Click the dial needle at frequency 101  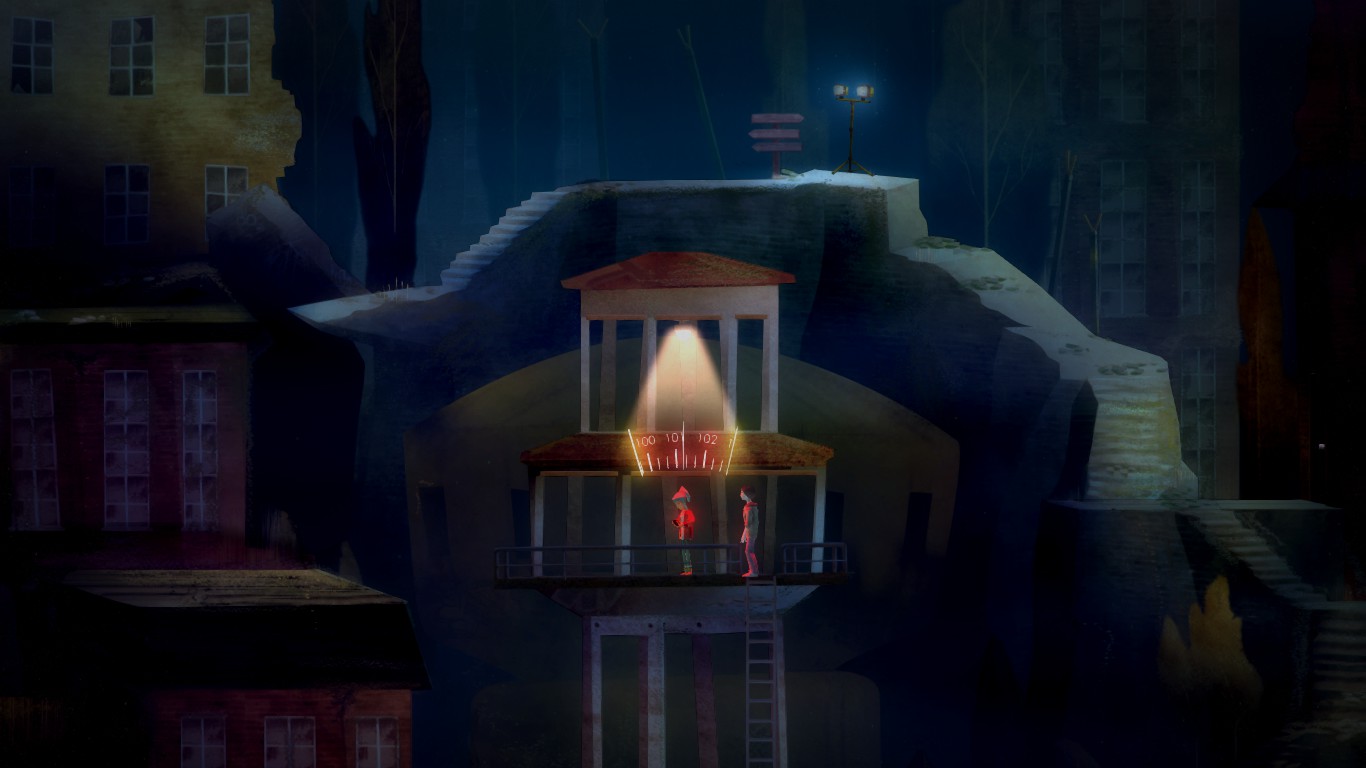click(683, 443)
